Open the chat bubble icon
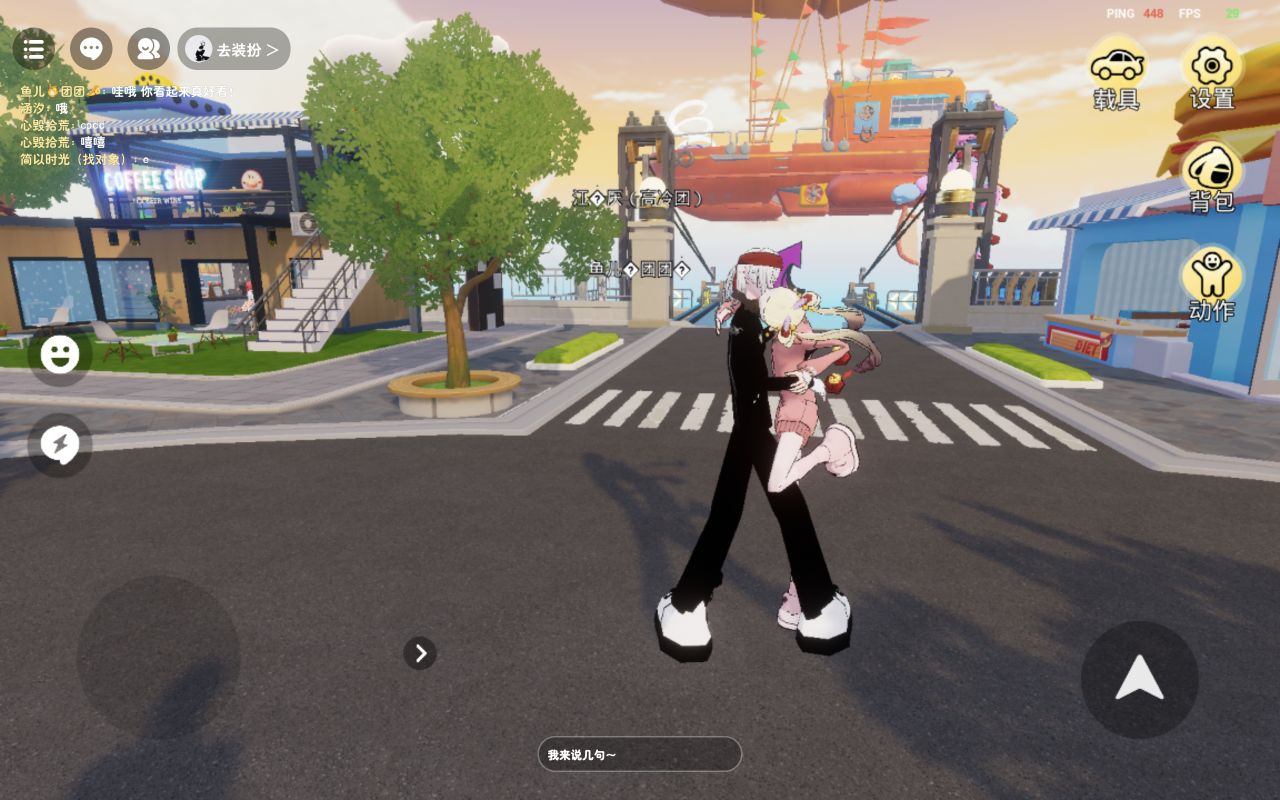Screen dimensions: 1280x800 [91, 49]
